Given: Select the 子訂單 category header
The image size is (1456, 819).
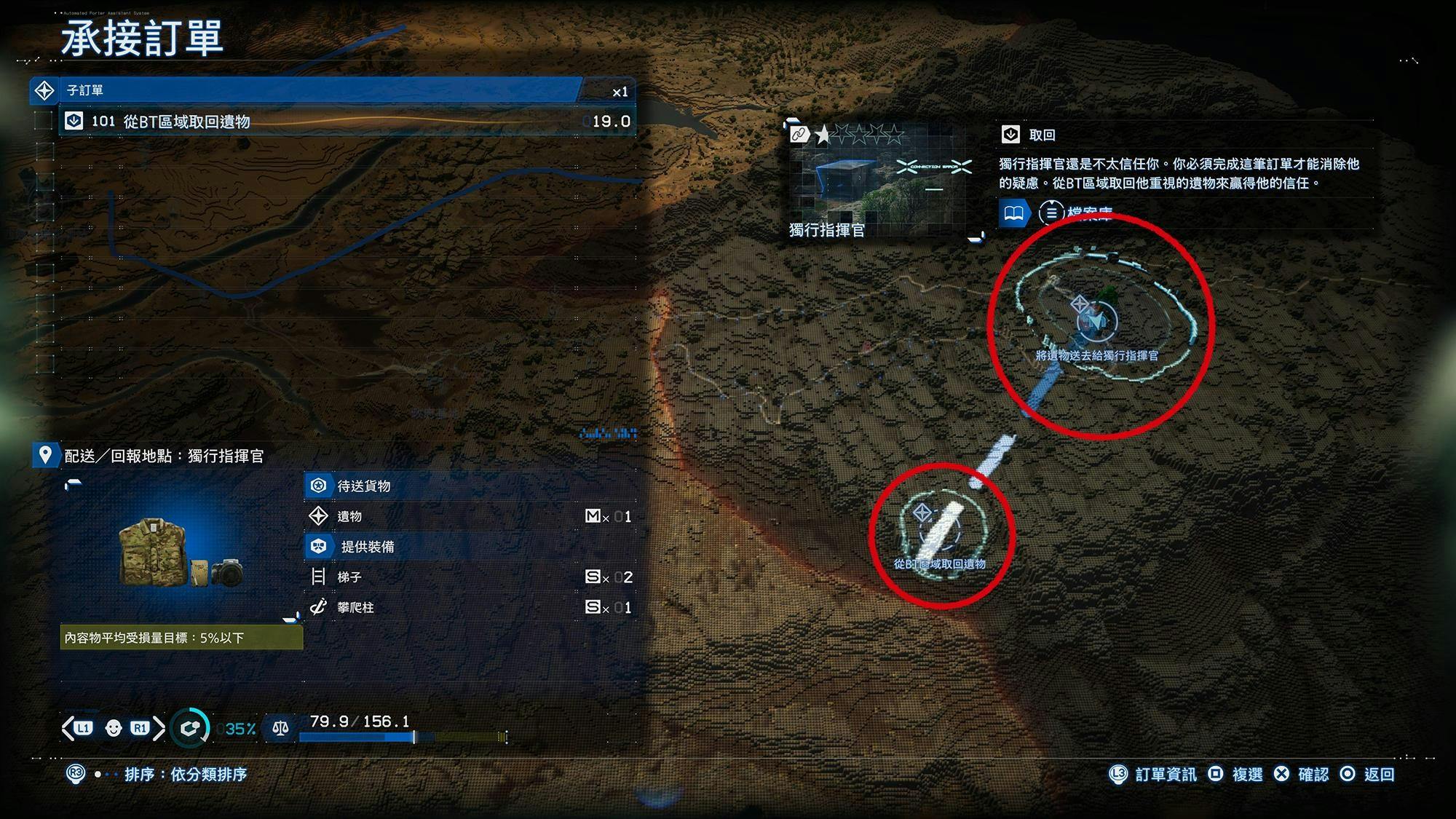Looking at the screenshot, I should point(306,91).
